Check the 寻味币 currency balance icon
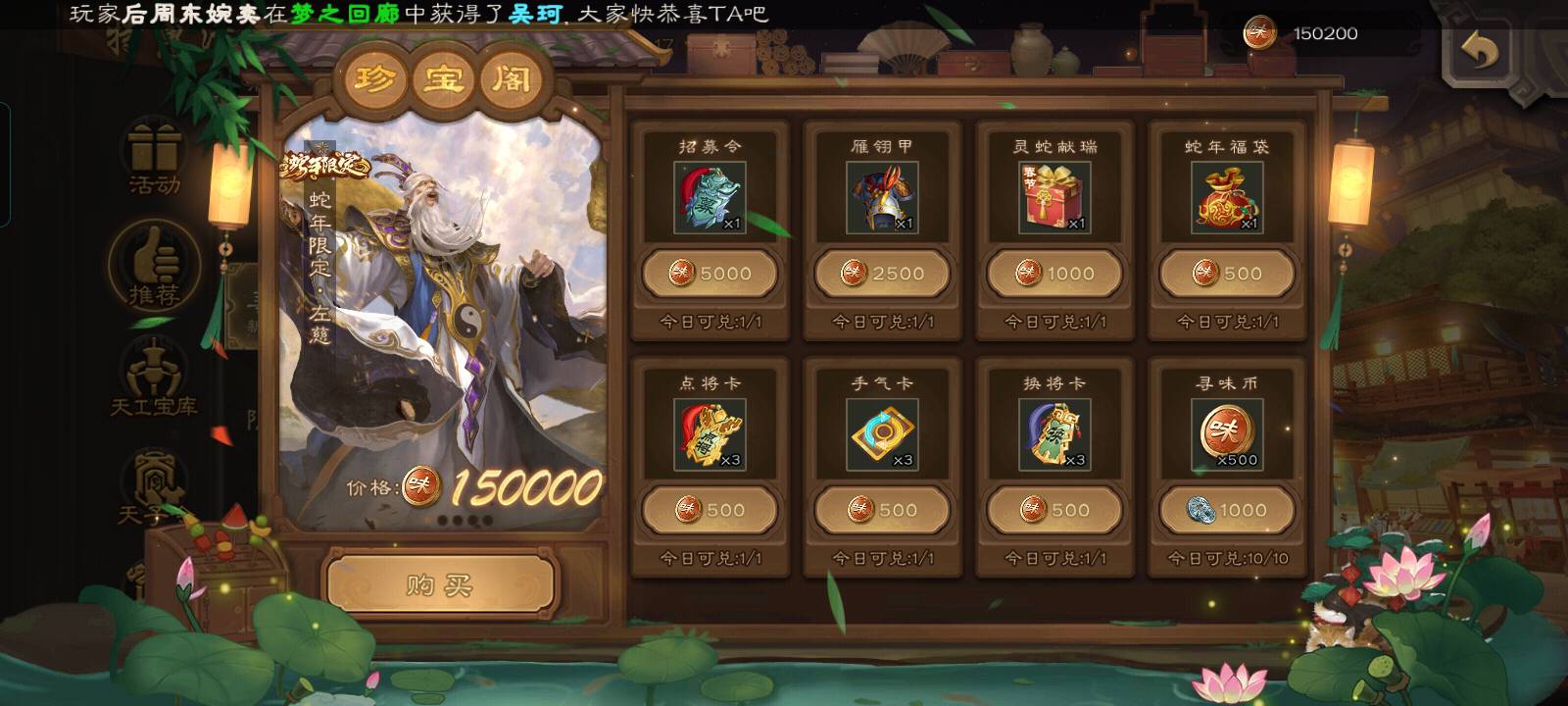This screenshot has height=706, width=1568. pos(1260,33)
